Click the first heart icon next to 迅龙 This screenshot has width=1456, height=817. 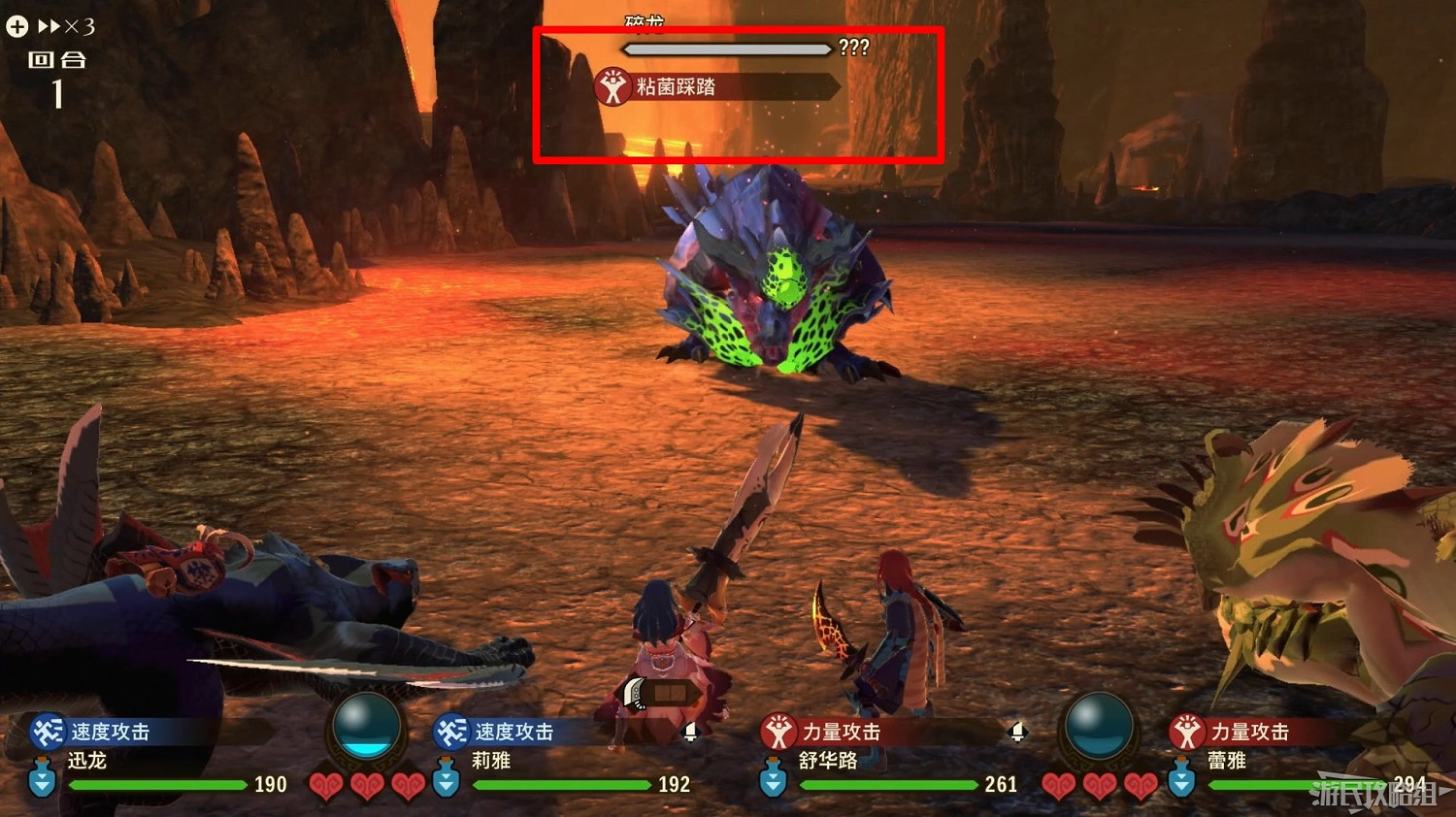pyautogui.click(x=327, y=785)
